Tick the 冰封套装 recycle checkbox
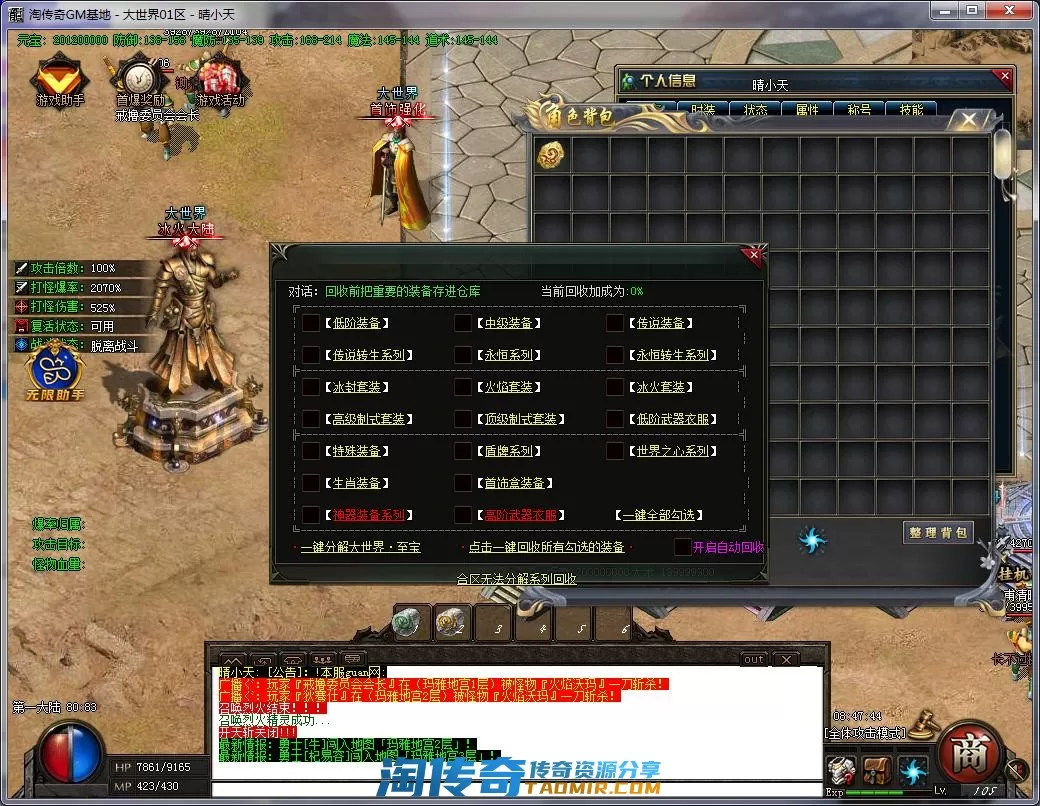This screenshot has height=806, width=1040. coord(311,387)
